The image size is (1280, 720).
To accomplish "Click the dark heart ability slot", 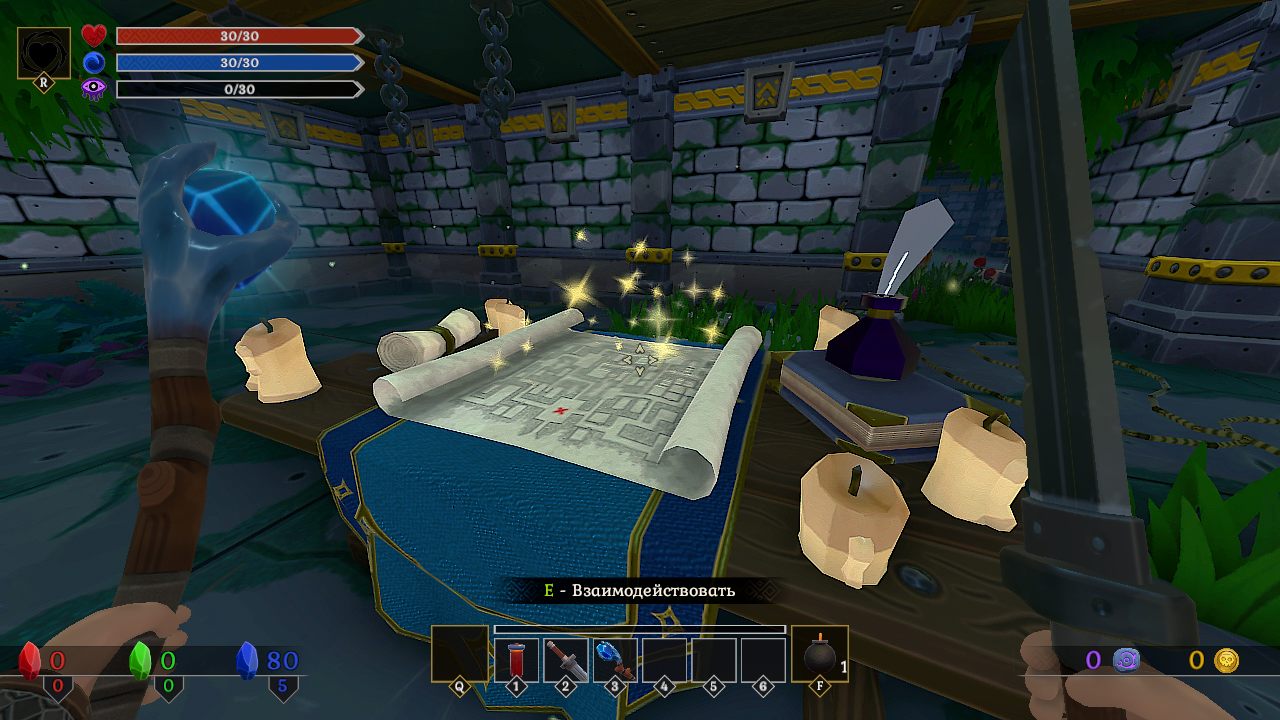I will coord(44,53).
